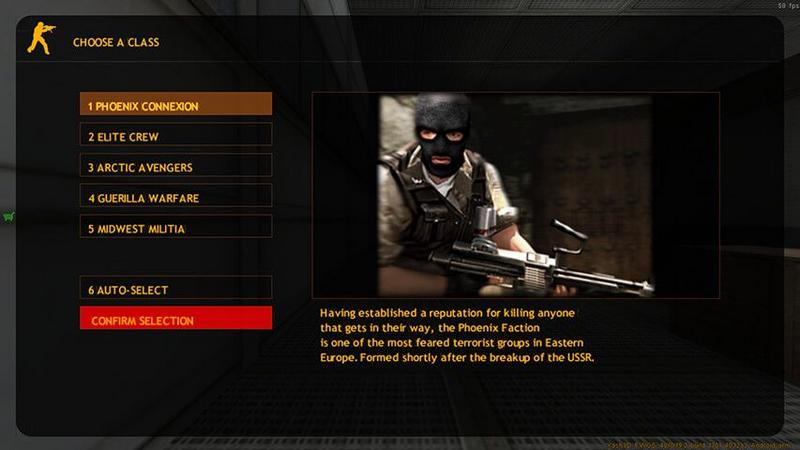Click the Auto-Select option
Viewport: 800px width, 450px height.
click(x=176, y=289)
